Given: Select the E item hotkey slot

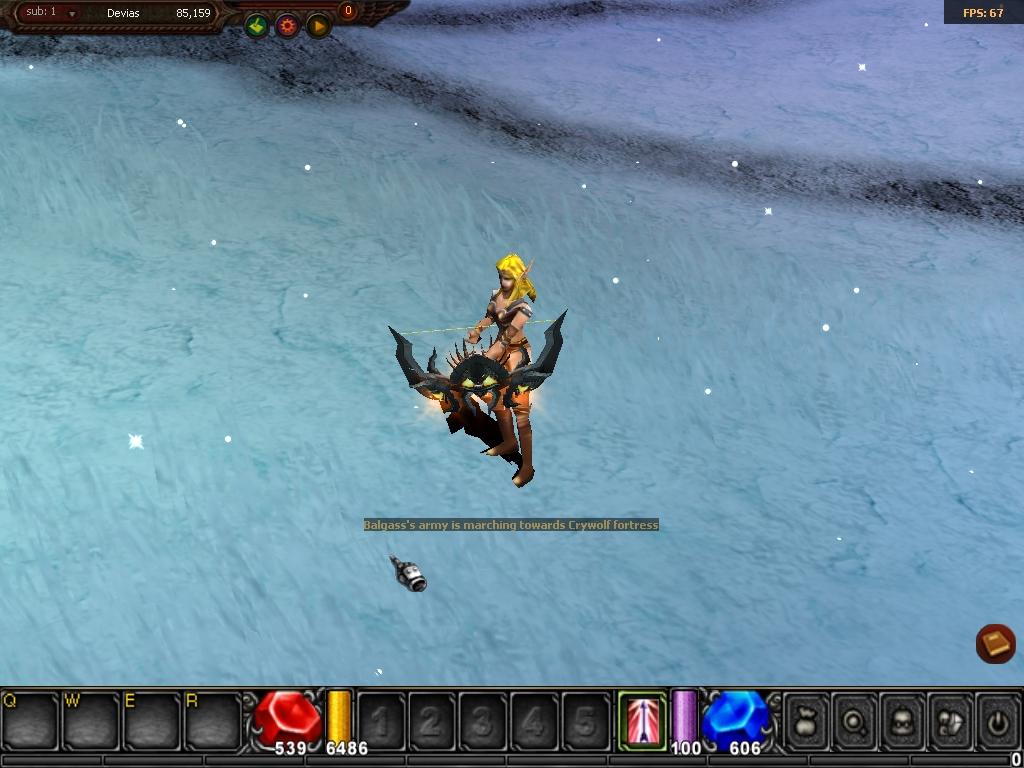Looking at the screenshot, I should tap(150, 719).
